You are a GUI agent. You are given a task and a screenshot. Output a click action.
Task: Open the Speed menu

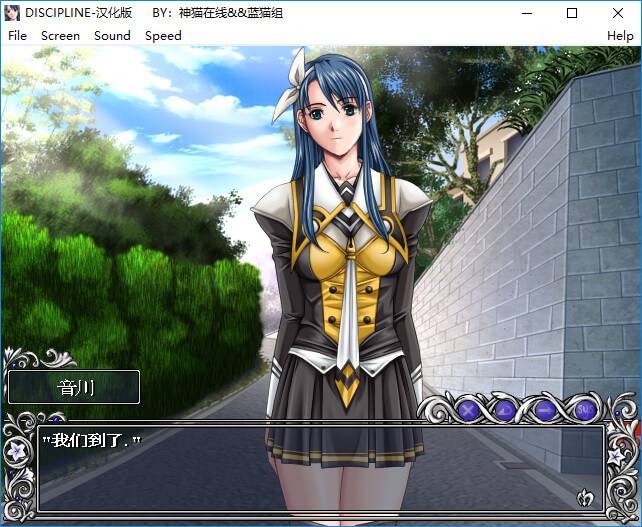click(163, 35)
